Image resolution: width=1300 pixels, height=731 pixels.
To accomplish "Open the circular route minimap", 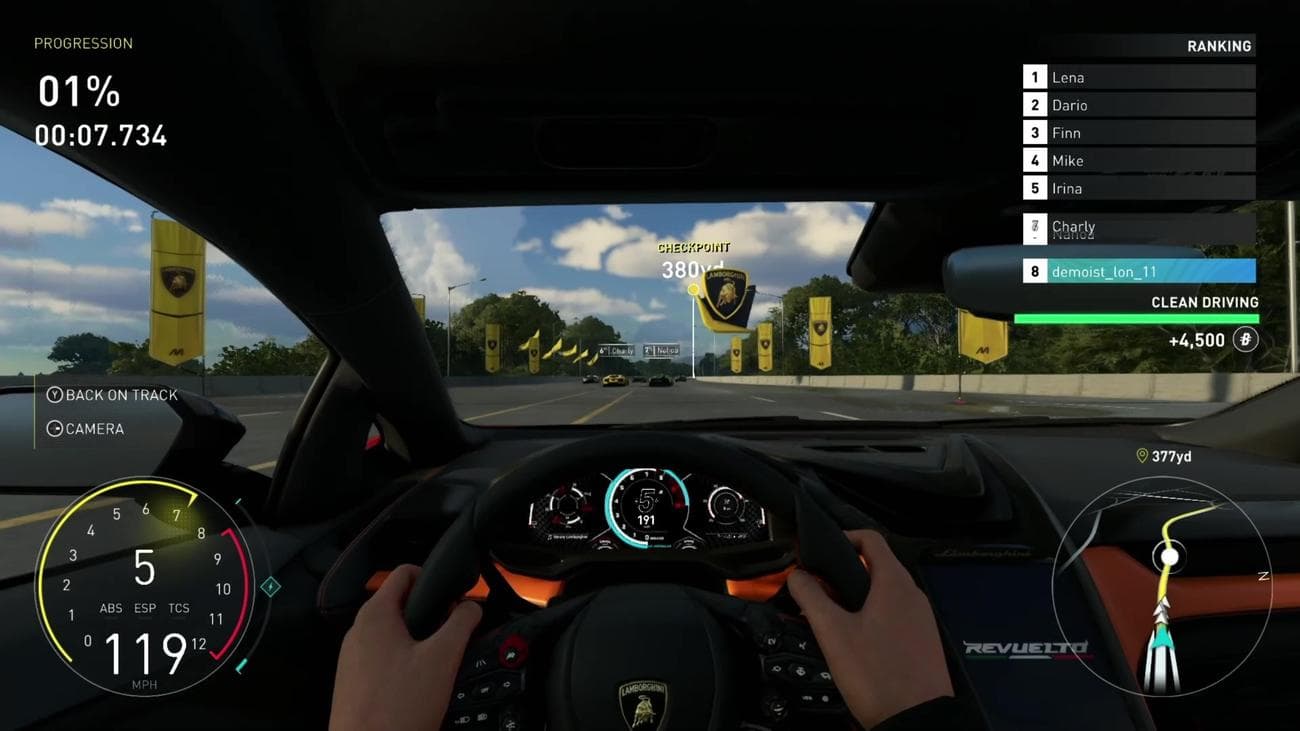I will point(1161,585).
